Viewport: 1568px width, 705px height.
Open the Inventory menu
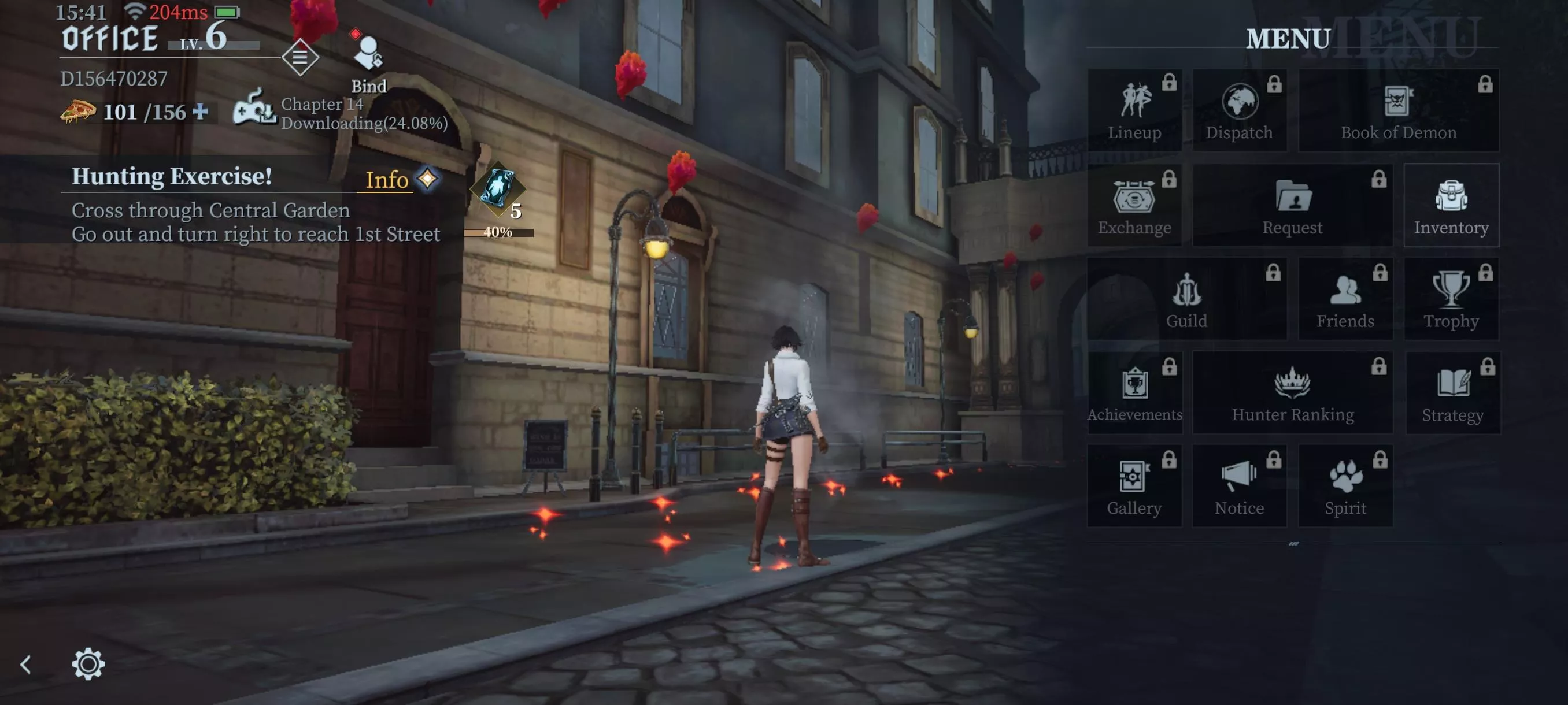pyautogui.click(x=1451, y=206)
